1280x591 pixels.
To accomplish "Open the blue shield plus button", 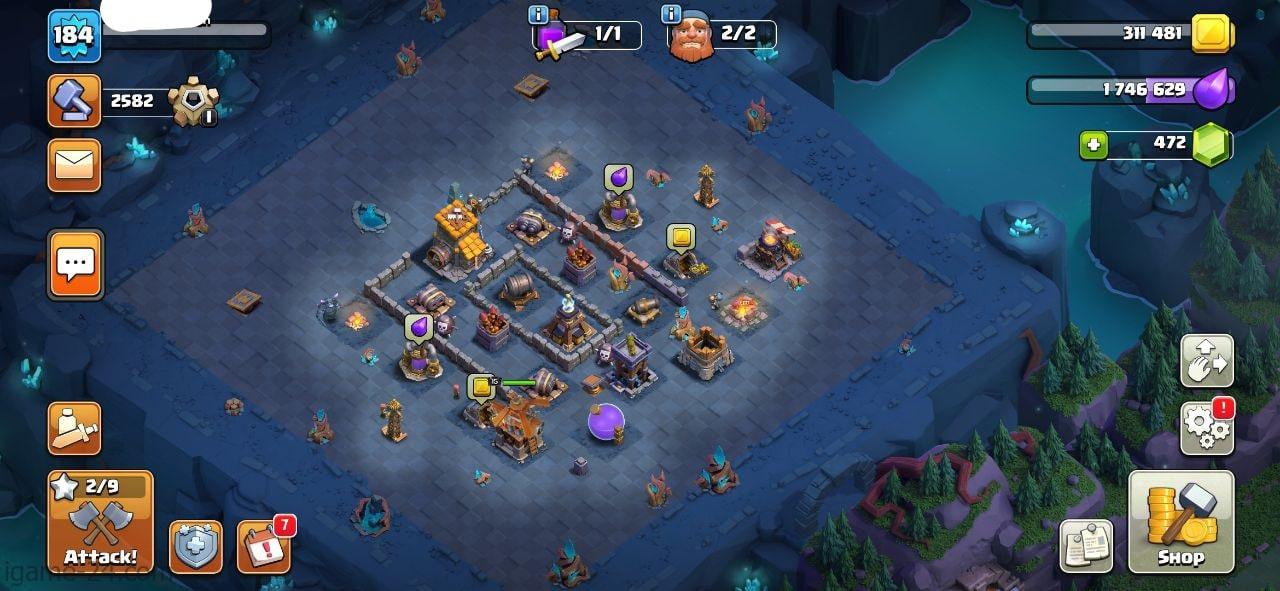I will point(195,547).
